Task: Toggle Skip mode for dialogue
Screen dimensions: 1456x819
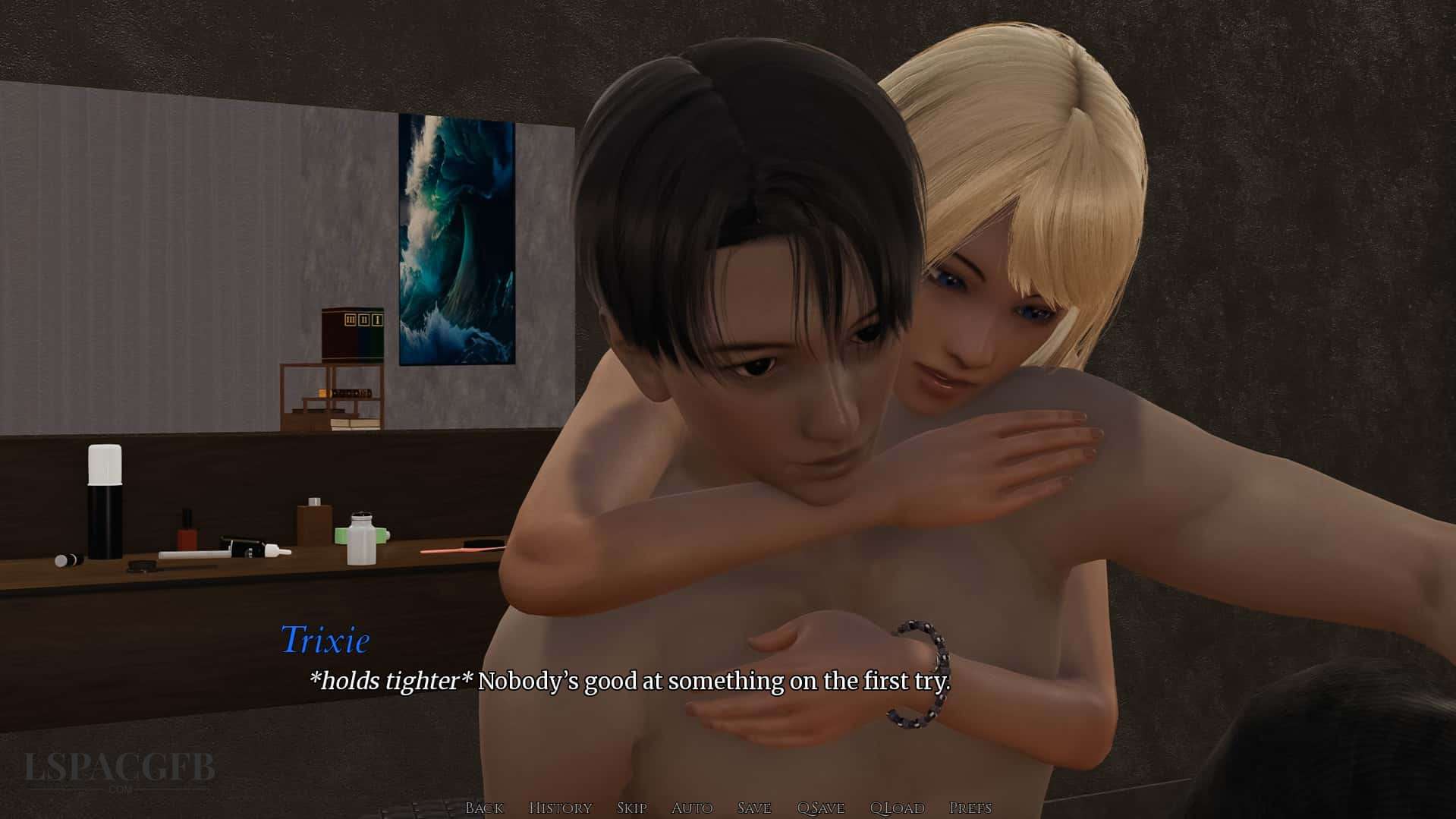Action: point(631,808)
